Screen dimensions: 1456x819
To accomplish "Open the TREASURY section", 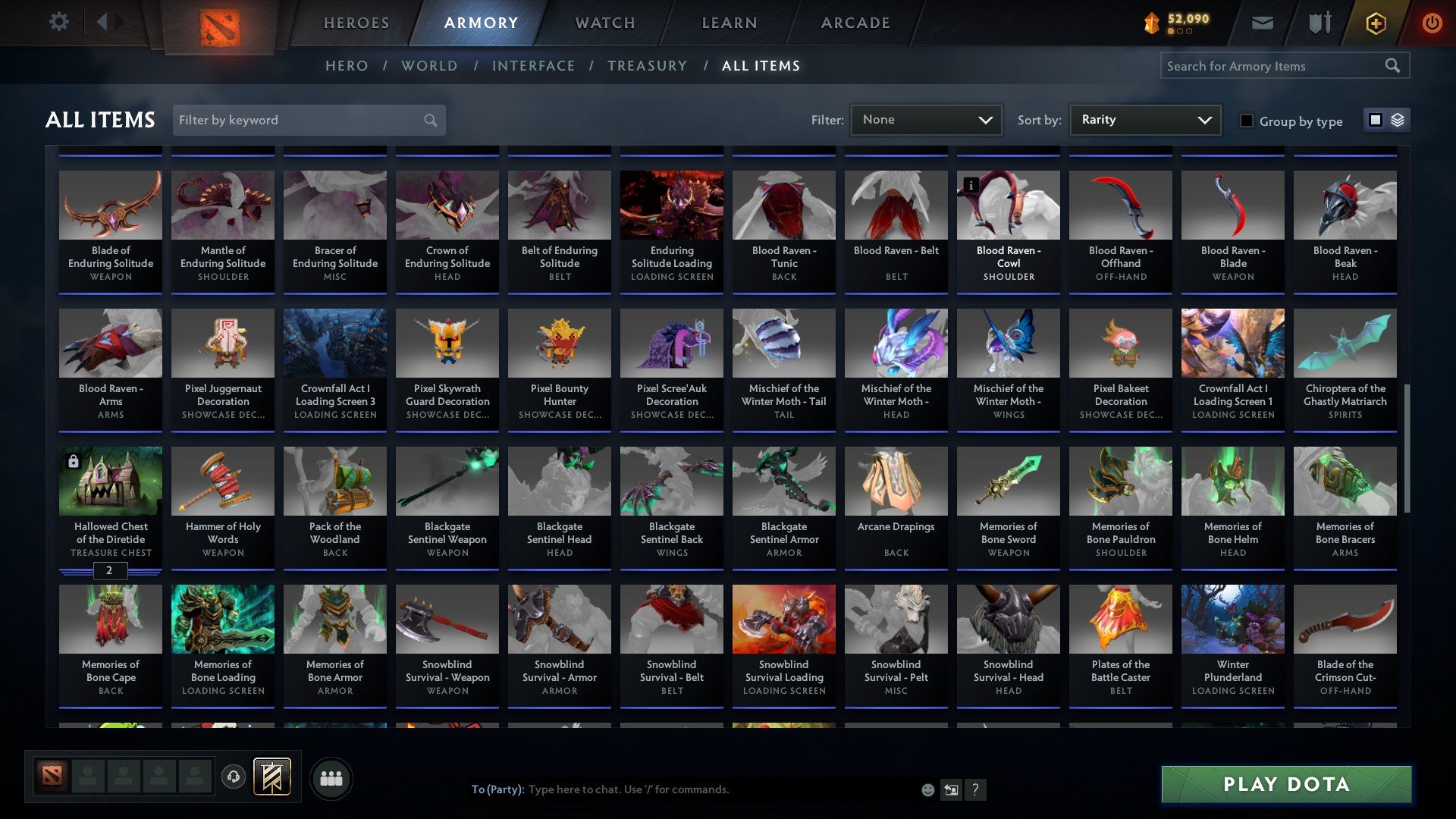I will point(648,65).
